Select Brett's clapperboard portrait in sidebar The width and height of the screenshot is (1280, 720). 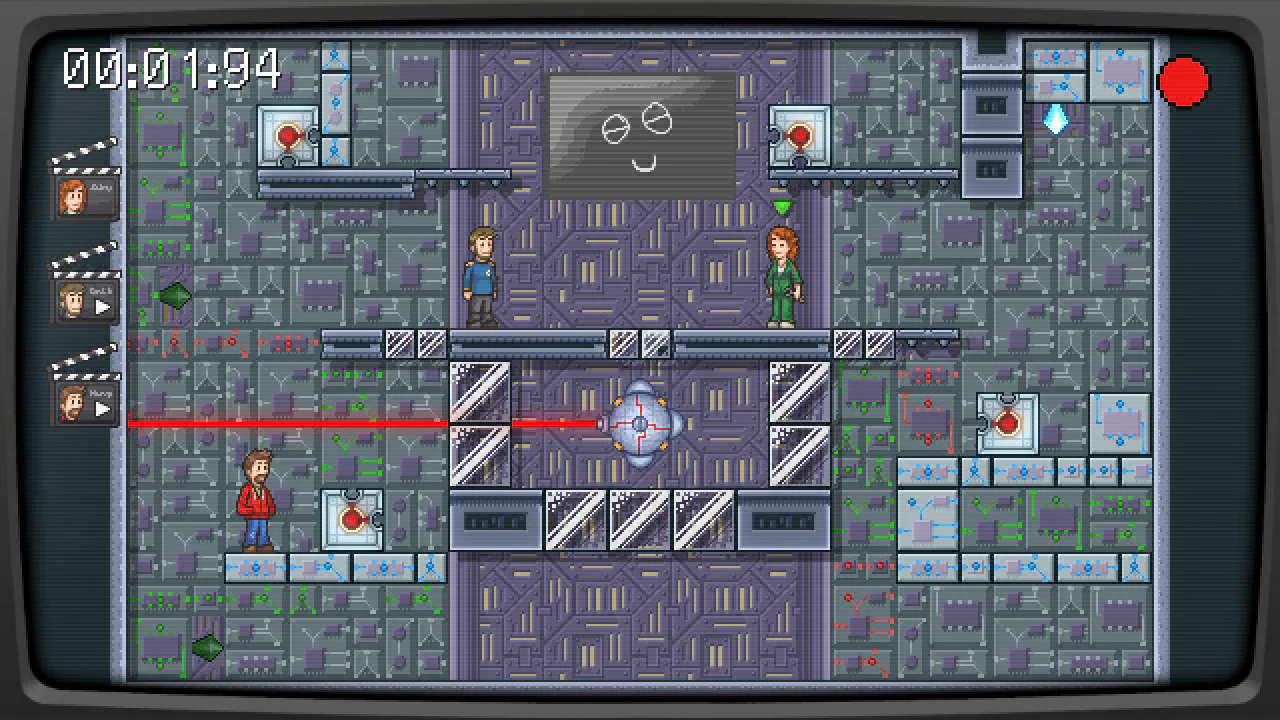pos(85,298)
